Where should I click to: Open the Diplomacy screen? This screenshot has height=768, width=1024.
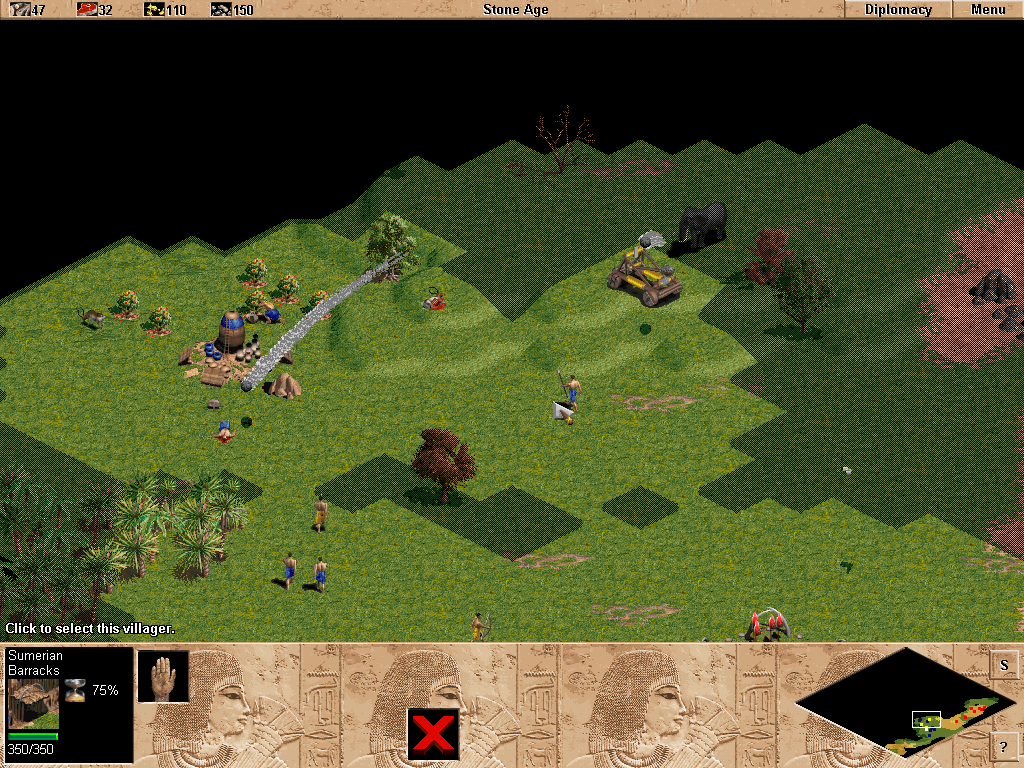(898, 10)
